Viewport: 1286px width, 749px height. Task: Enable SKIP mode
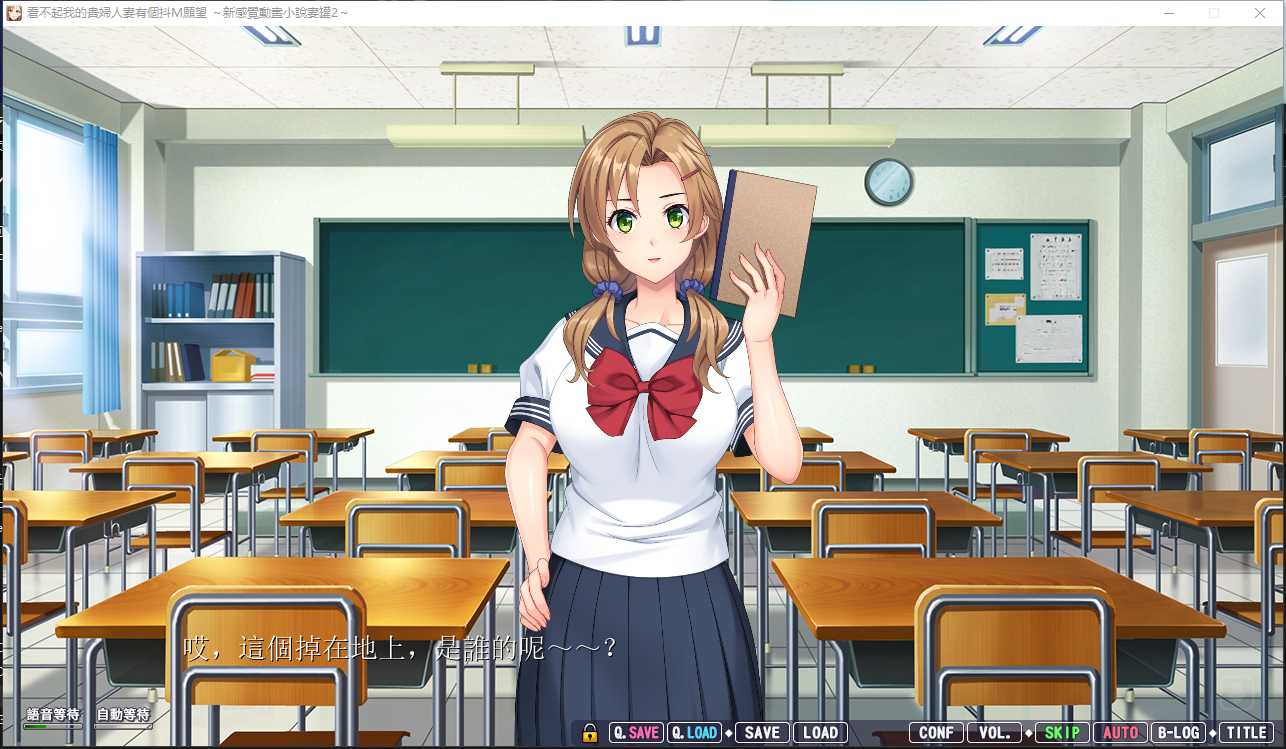[x=1062, y=732]
